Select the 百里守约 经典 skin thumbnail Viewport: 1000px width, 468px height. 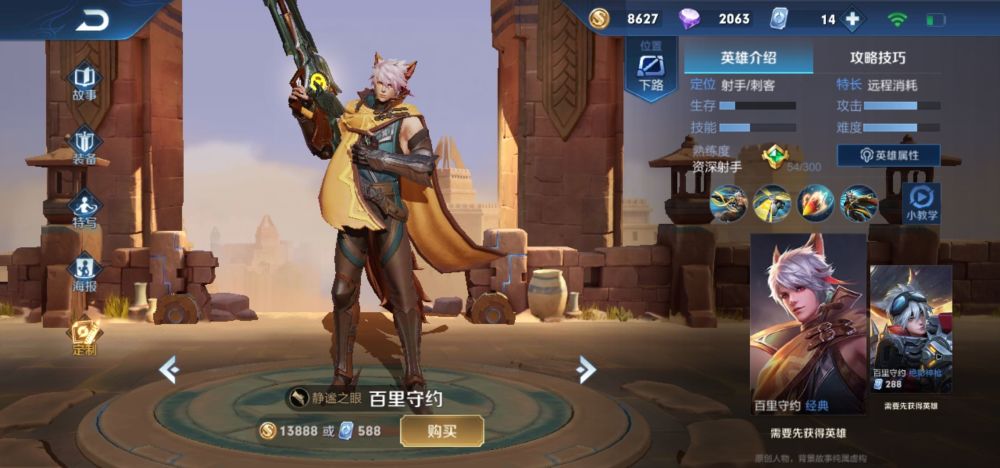click(808, 323)
